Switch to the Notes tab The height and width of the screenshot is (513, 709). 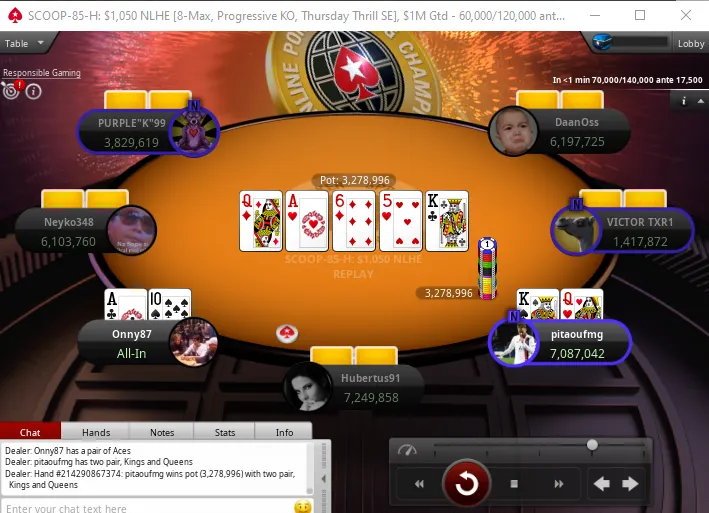coord(161,432)
